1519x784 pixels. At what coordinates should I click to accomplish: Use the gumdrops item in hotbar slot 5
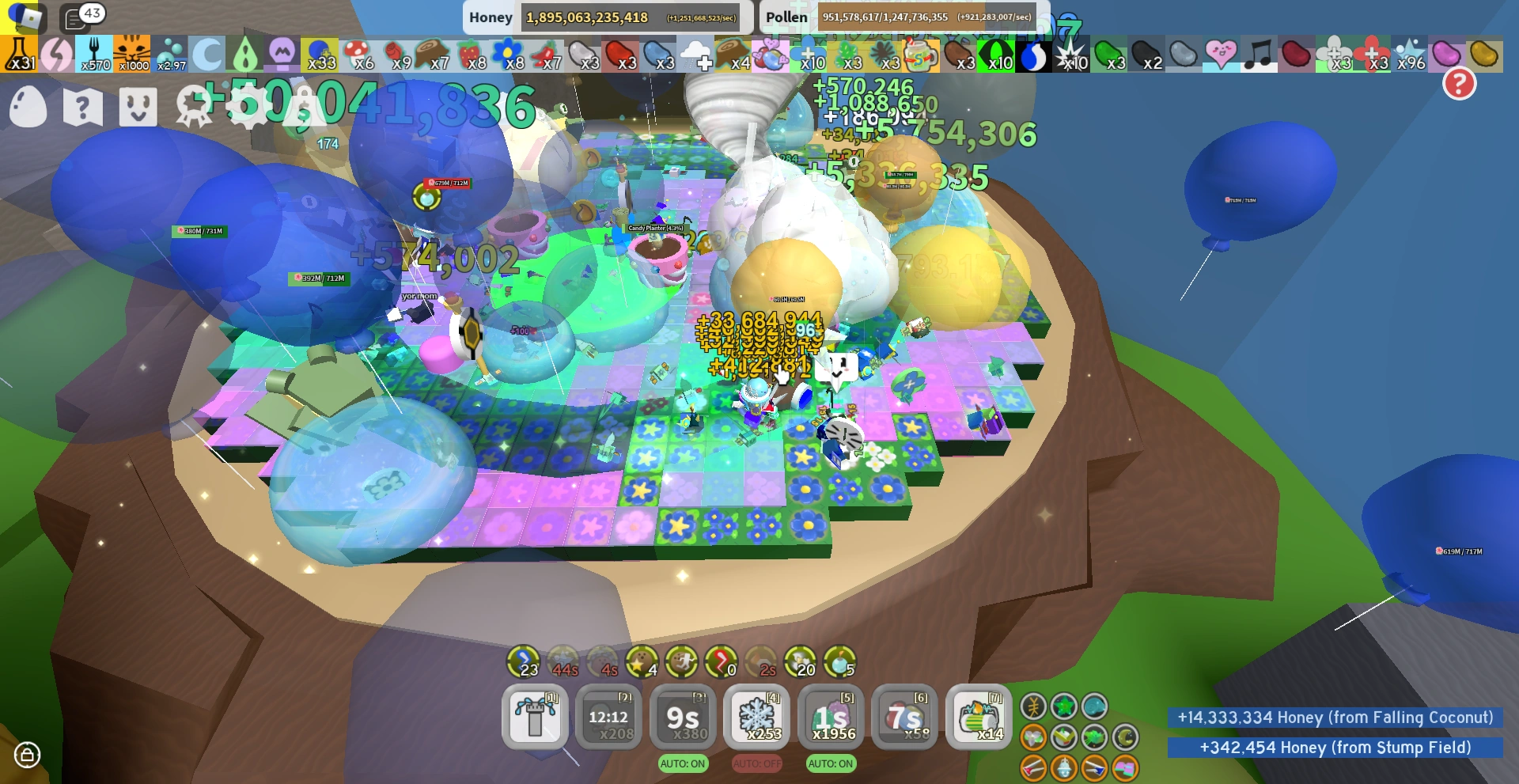click(x=832, y=718)
